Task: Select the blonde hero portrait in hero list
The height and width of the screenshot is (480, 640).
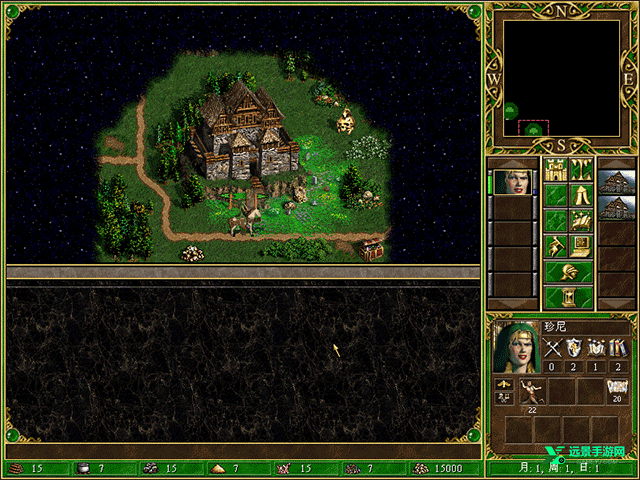Action: (x=512, y=182)
